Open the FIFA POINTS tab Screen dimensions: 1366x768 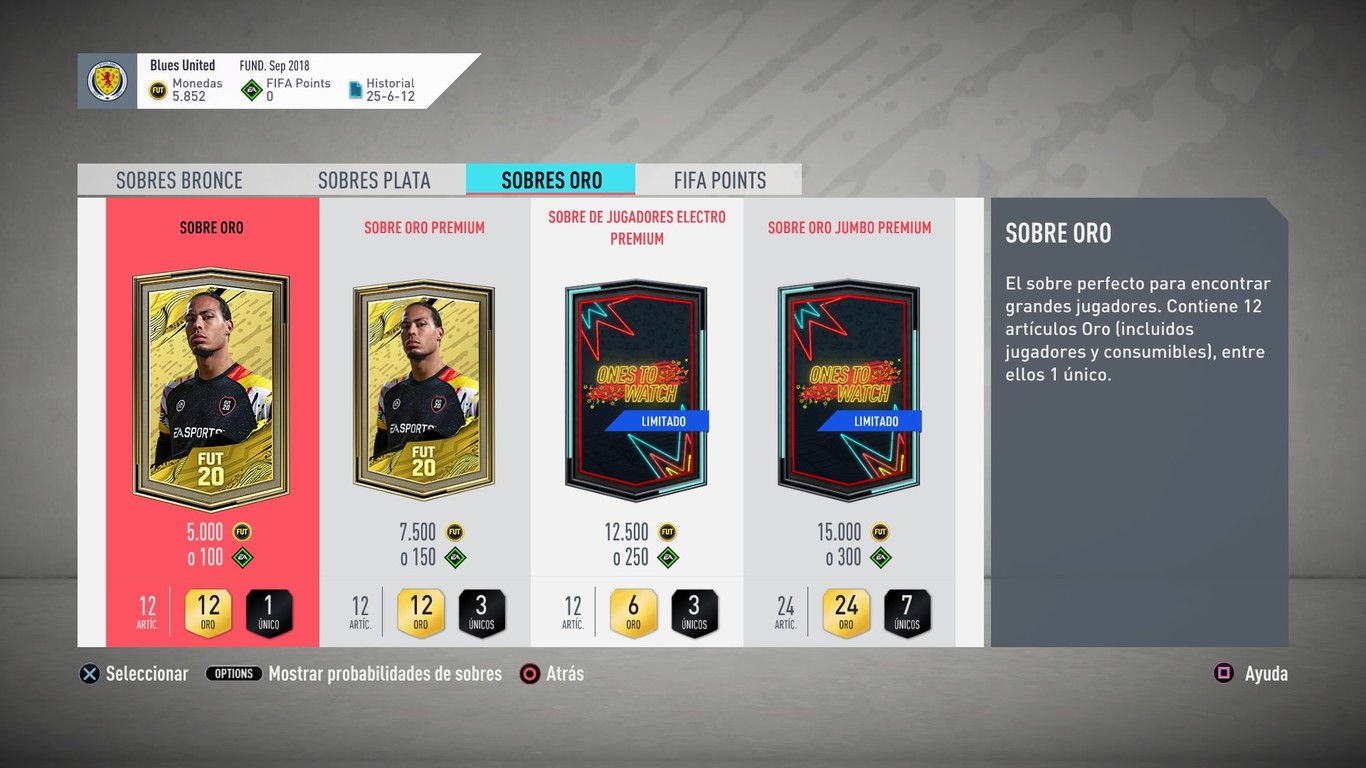[719, 180]
